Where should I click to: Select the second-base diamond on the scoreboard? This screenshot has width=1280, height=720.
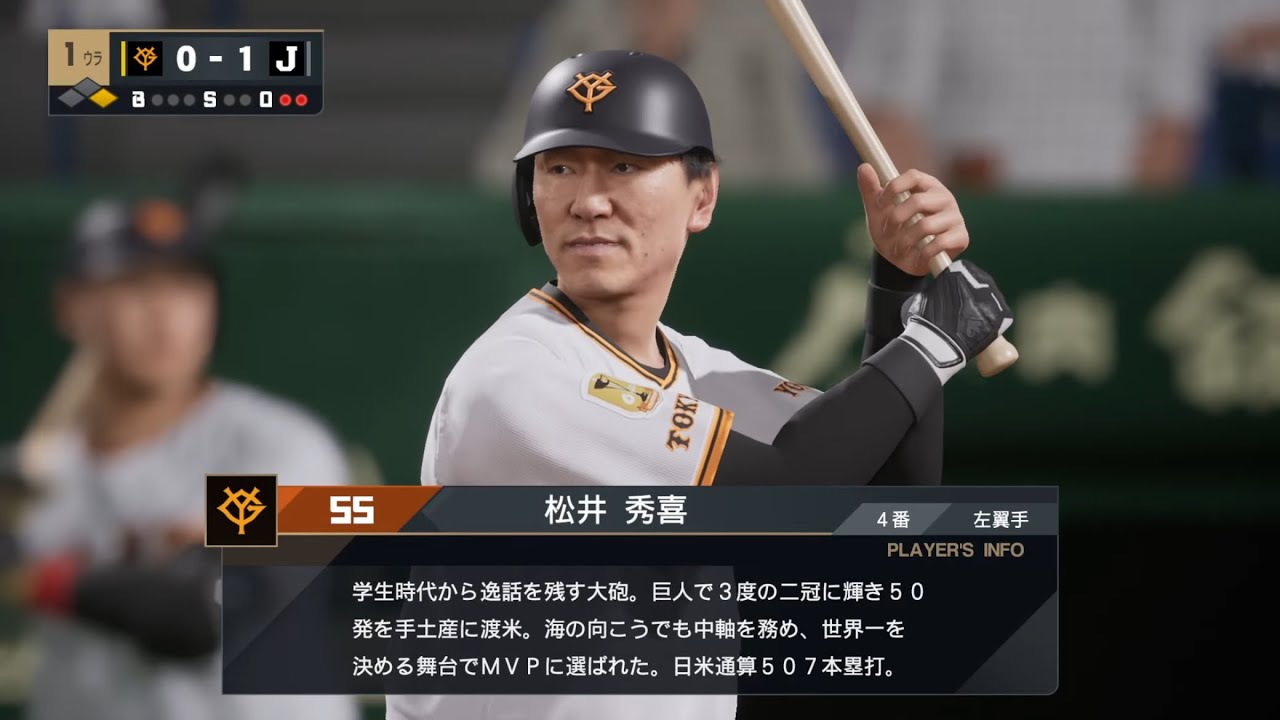point(86,84)
